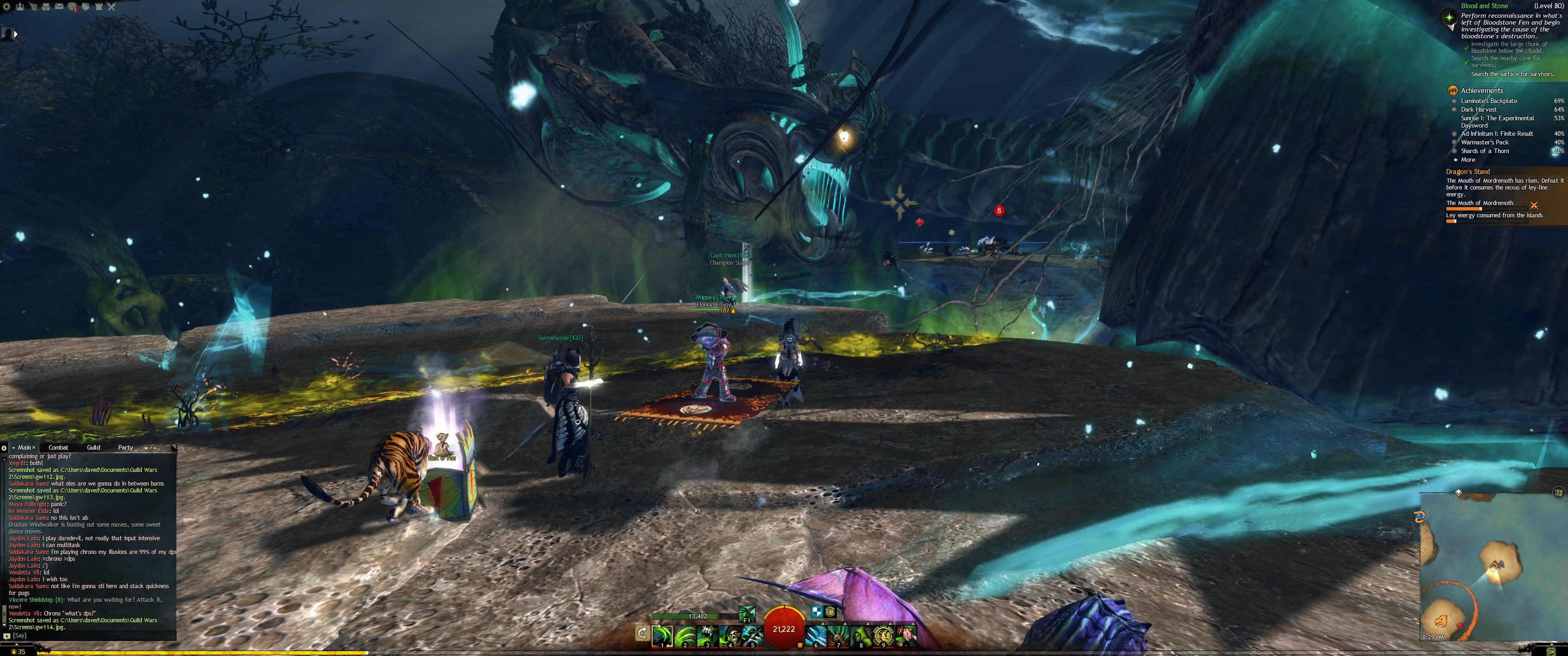Open the game menu gear icon
Image resolution: width=1568 pixels, height=656 pixels.
click(7, 7)
